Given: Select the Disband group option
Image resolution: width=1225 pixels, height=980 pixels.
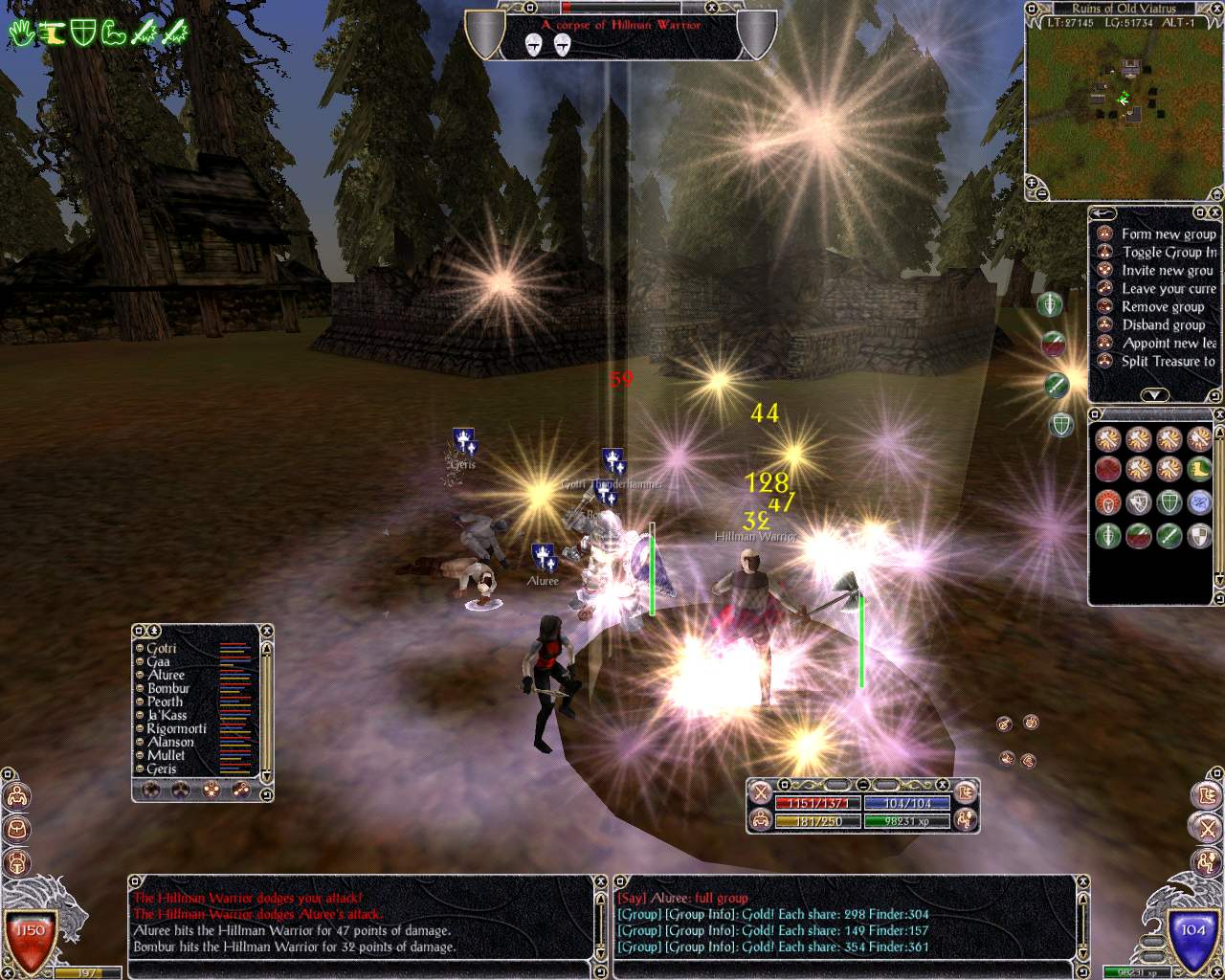Looking at the screenshot, I should point(1163,325).
